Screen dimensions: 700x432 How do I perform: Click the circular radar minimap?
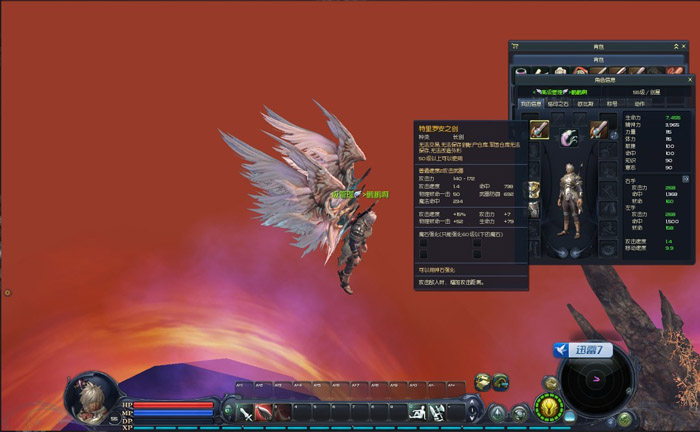598,382
